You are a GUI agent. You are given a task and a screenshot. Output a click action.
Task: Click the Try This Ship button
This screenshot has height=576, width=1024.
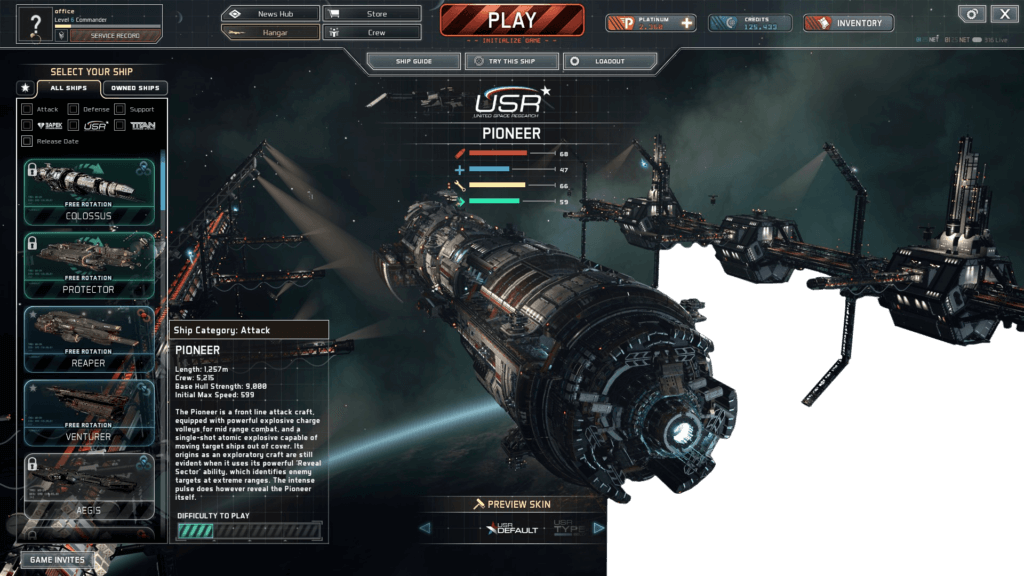click(x=510, y=61)
